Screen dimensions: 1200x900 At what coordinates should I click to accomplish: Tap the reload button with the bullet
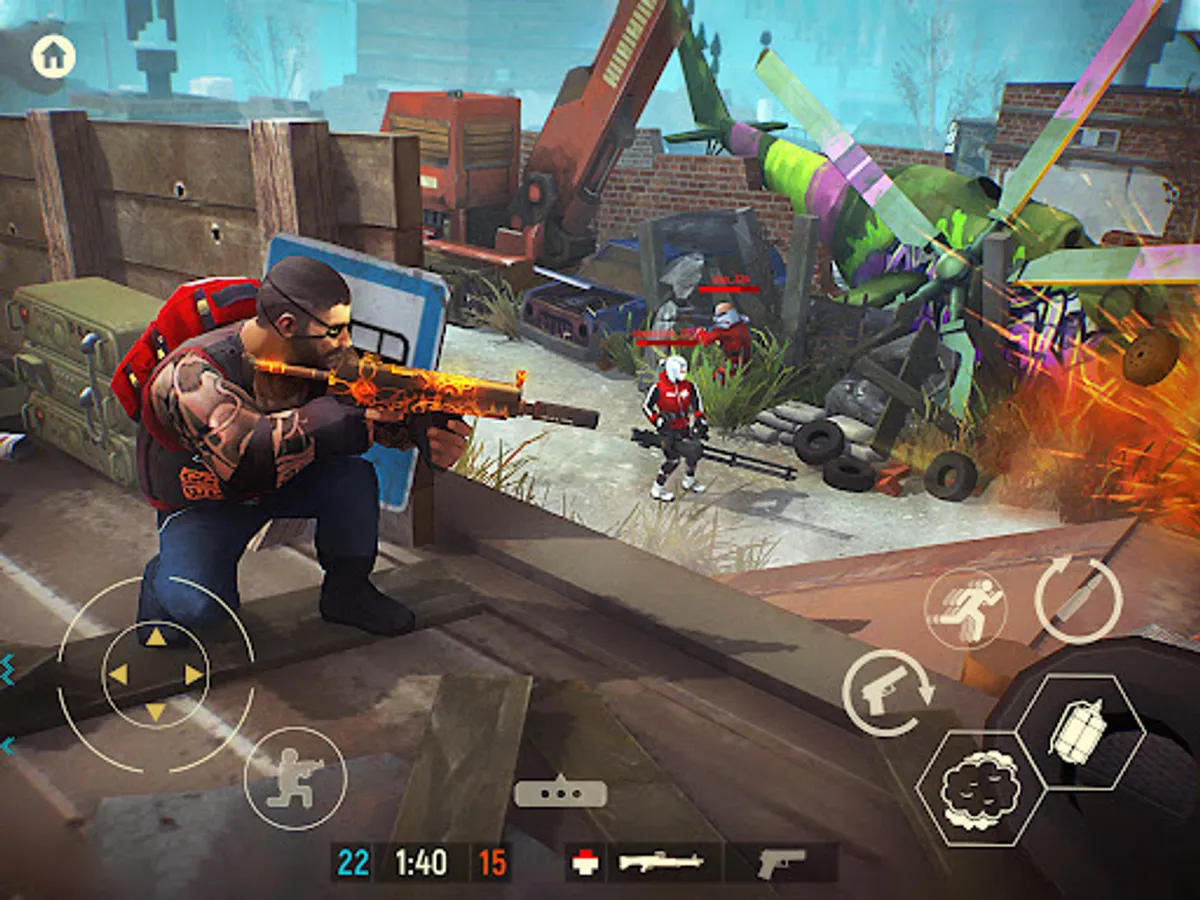[x=1077, y=599]
